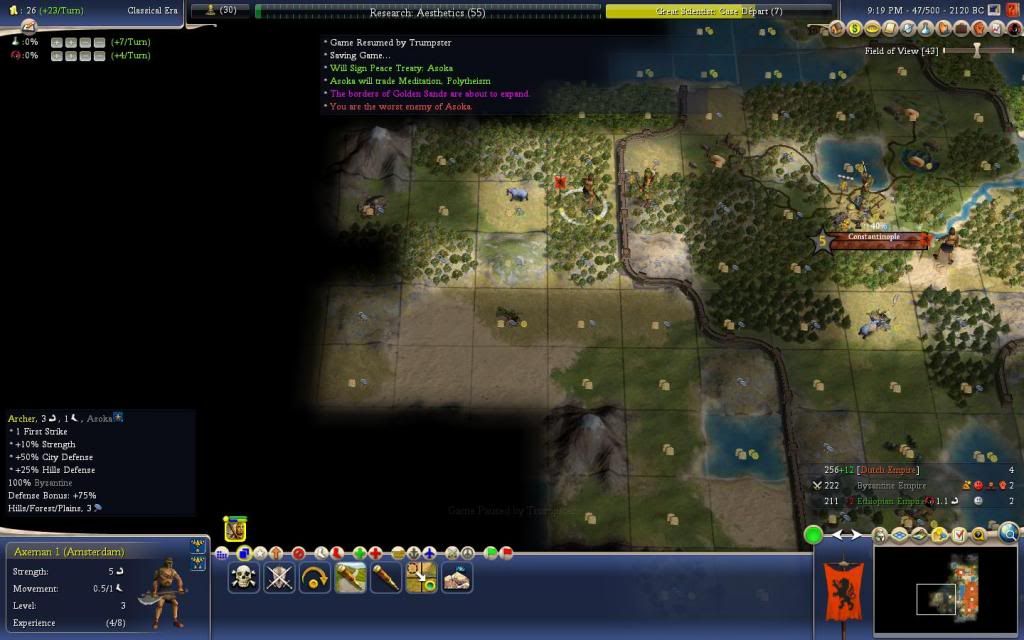Open the globe view magnifier button
The width and height of the screenshot is (1024, 640).
click(x=1008, y=533)
